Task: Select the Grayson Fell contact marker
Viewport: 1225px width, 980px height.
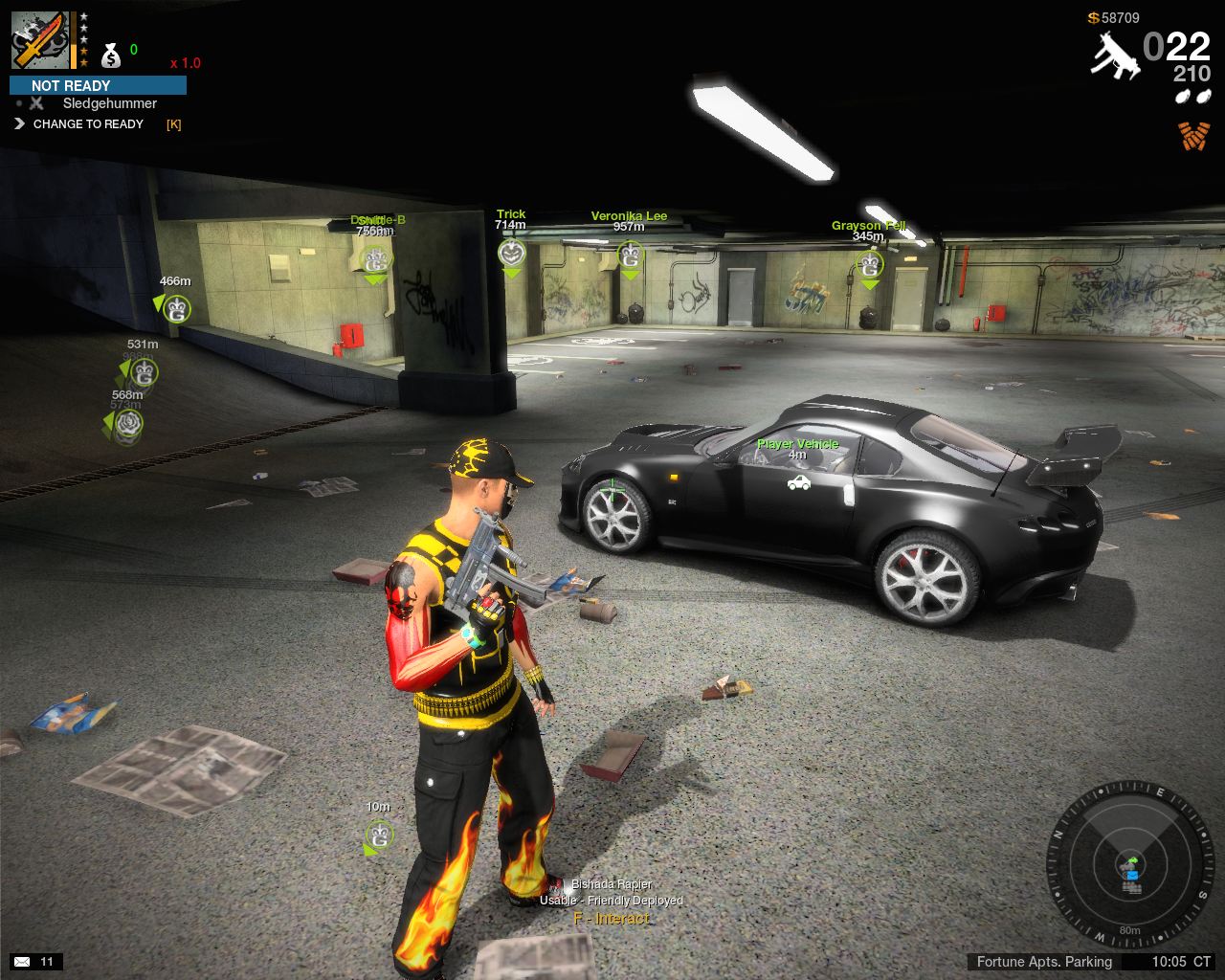Action: click(x=869, y=264)
